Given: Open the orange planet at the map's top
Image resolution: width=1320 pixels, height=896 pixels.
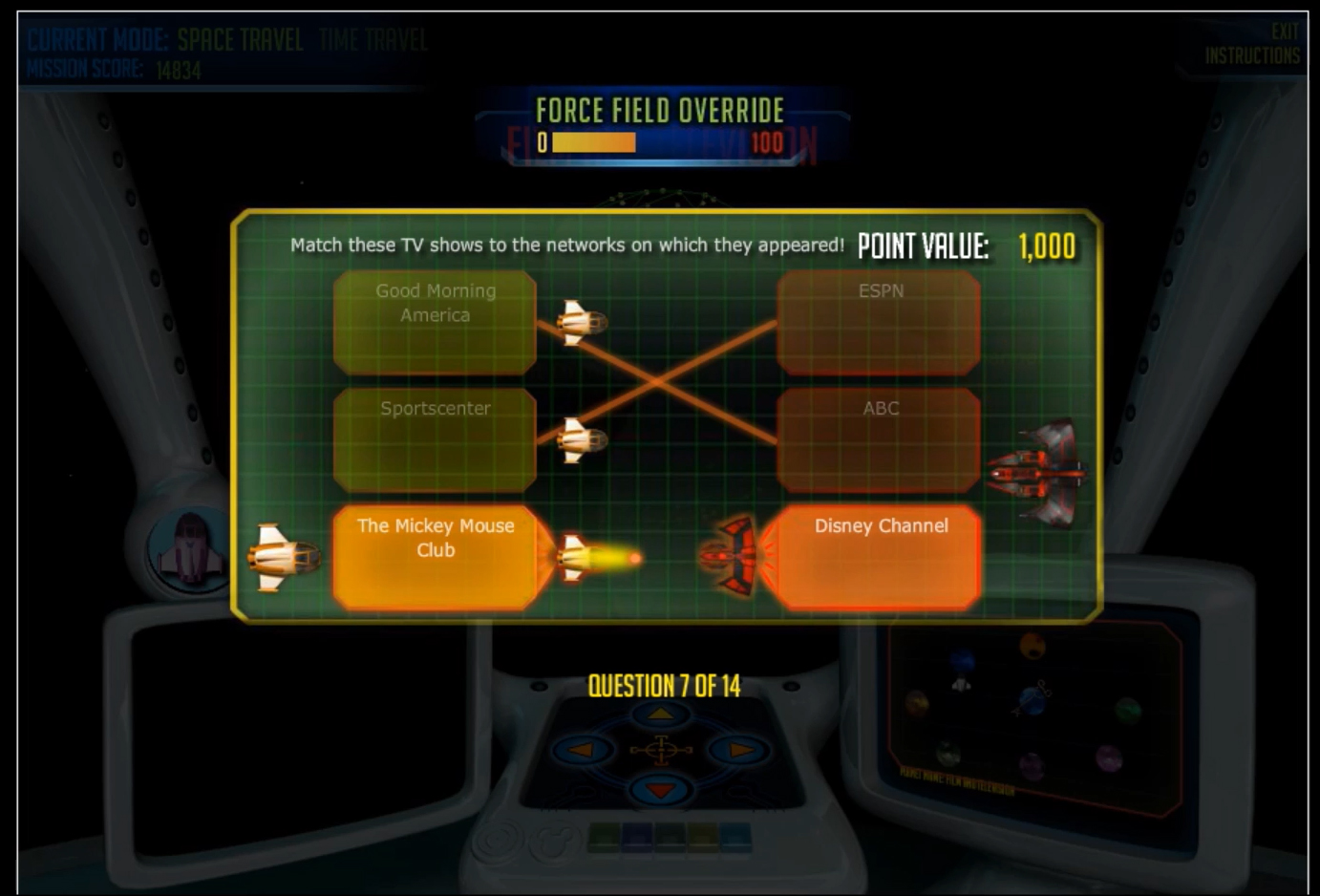Looking at the screenshot, I should point(1032,646).
